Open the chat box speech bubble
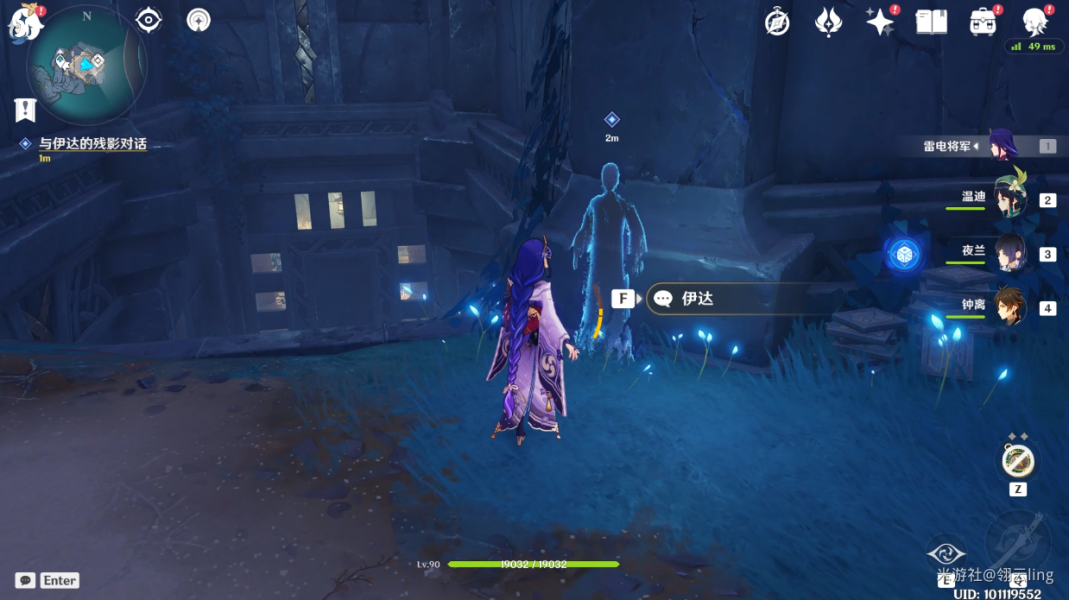The image size is (1069, 600). (x=25, y=580)
